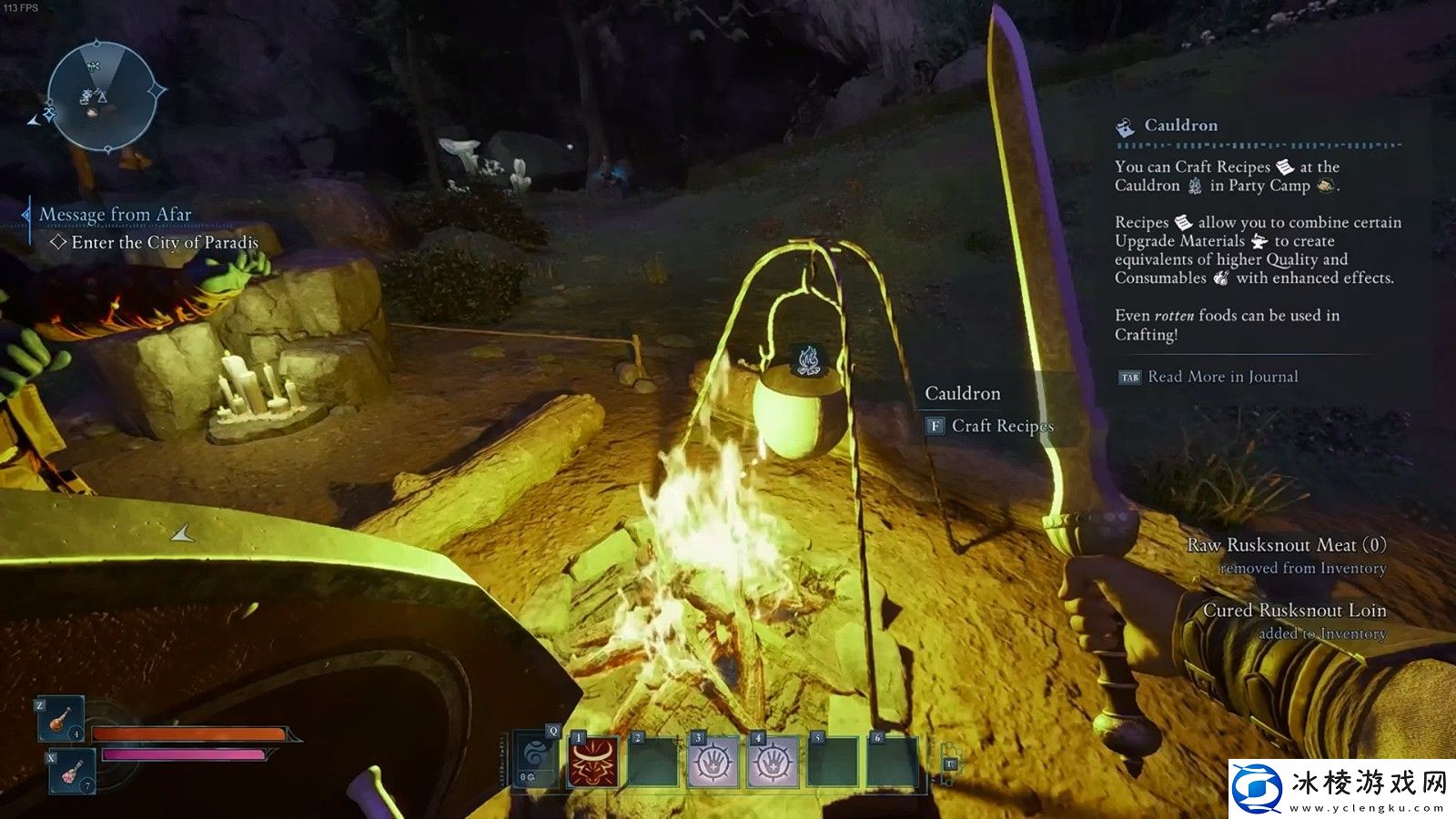Image resolution: width=1456 pixels, height=819 pixels.
Task: Select the hand ability in hotbar slot 4
Action: (x=773, y=761)
